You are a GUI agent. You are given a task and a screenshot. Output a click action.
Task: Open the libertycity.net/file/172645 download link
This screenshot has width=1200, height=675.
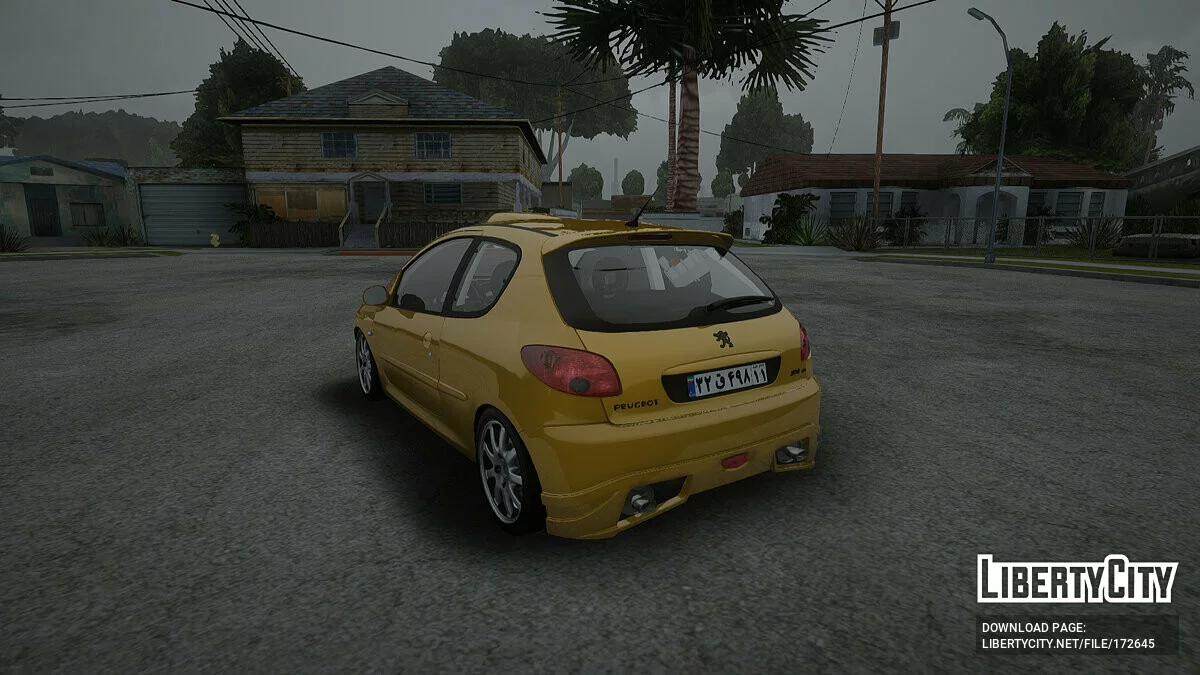(1068, 643)
